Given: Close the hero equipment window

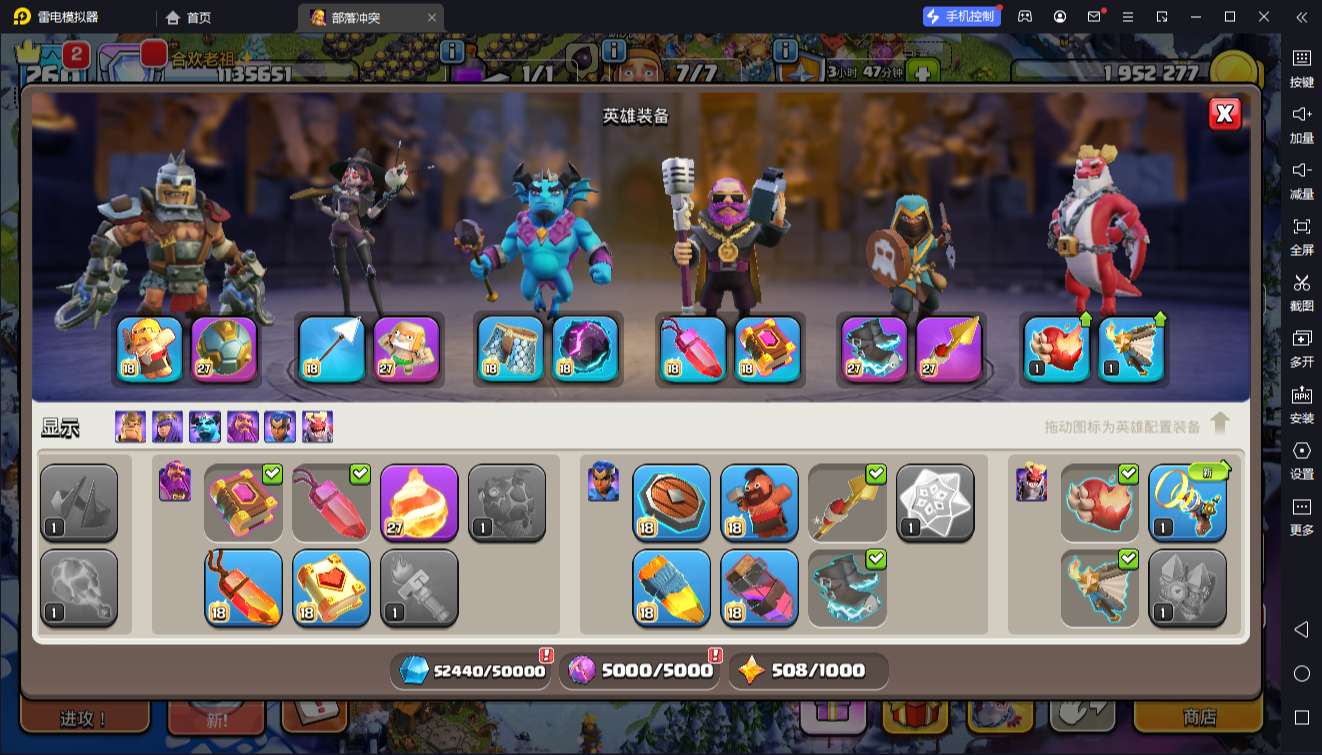Looking at the screenshot, I should [1224, 114].
